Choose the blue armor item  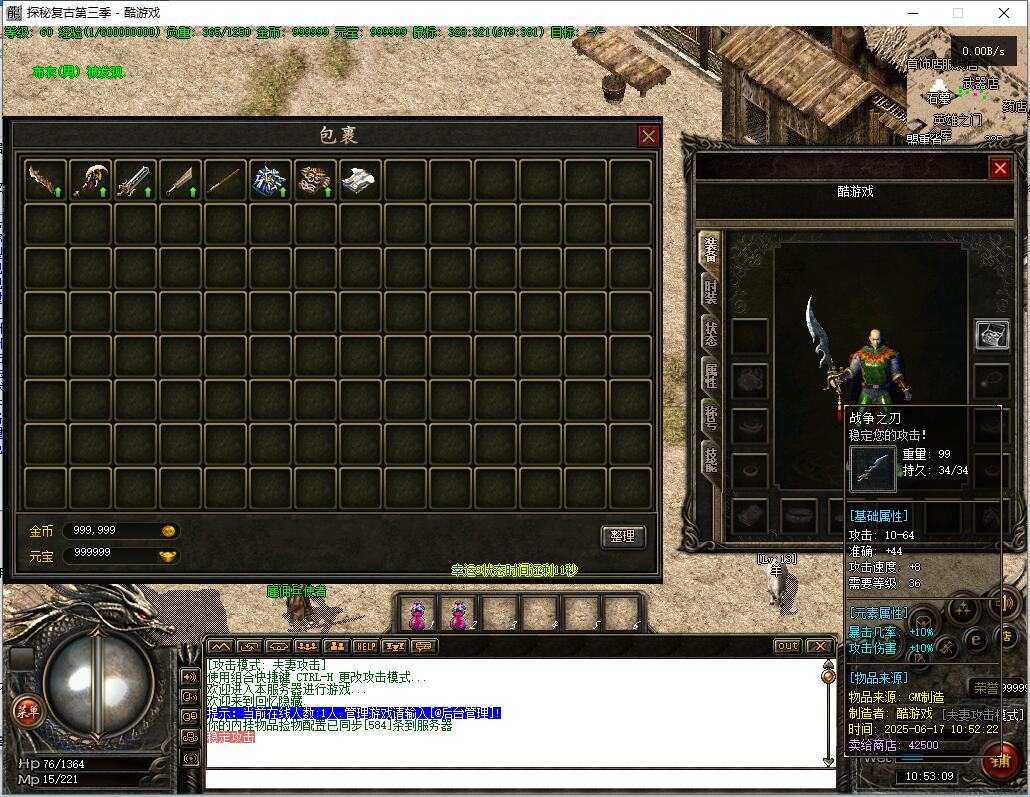[x=270, y=180]
